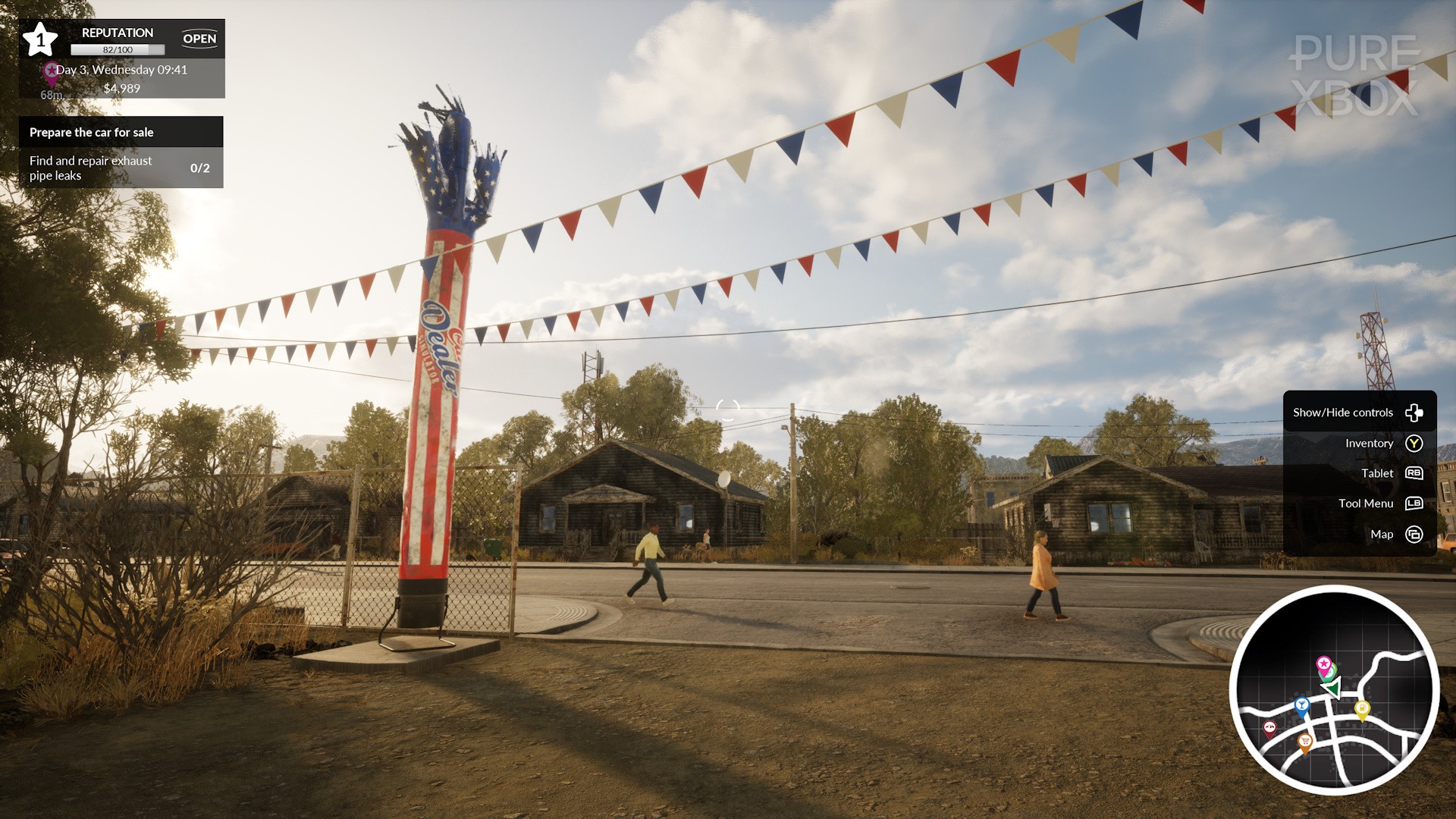
Task: Pick the orange shopping cart map marker
Action: [1305, 741]
